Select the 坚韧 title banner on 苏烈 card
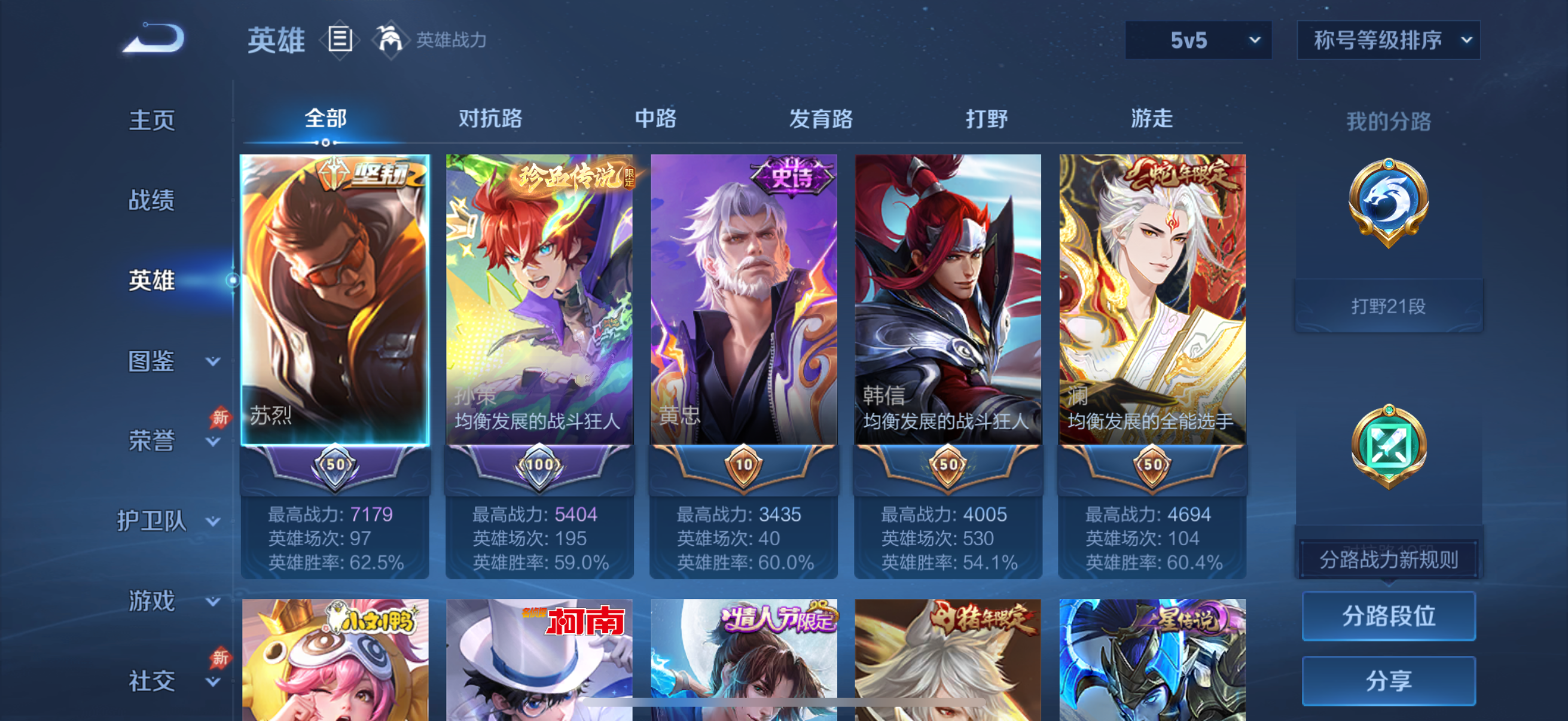 pos(359,172)
